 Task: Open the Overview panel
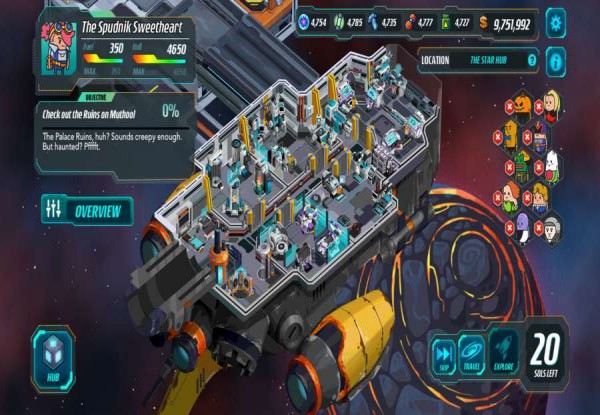(87, 211)
